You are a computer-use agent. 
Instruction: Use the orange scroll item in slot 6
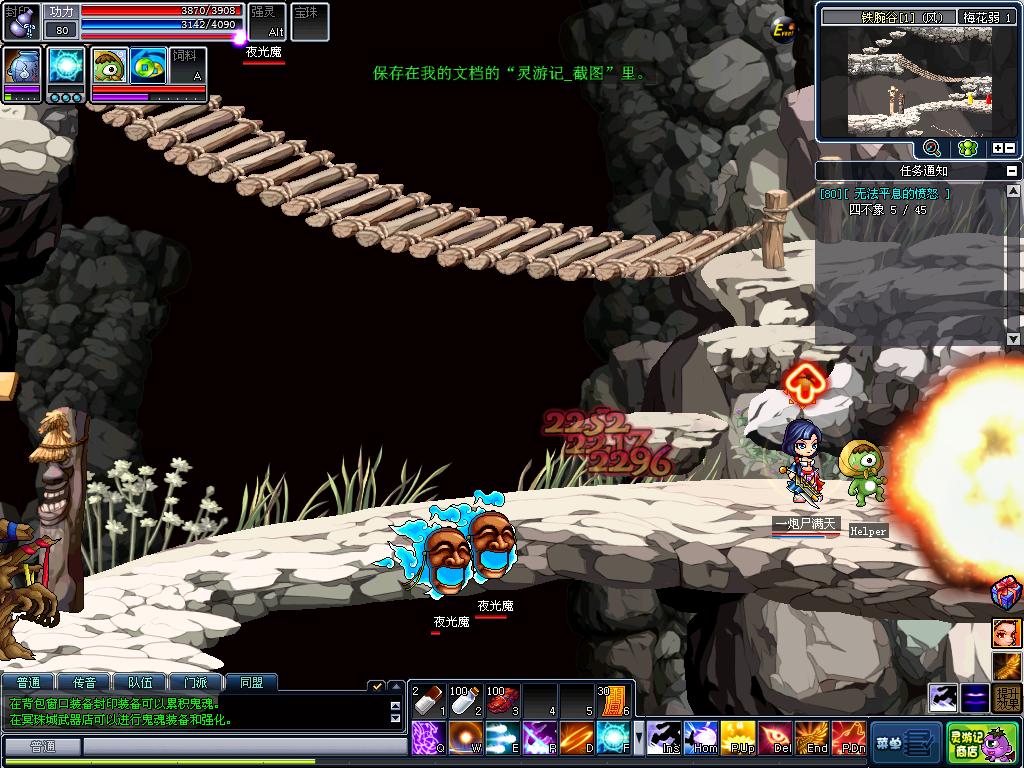(x=612, y=700)
